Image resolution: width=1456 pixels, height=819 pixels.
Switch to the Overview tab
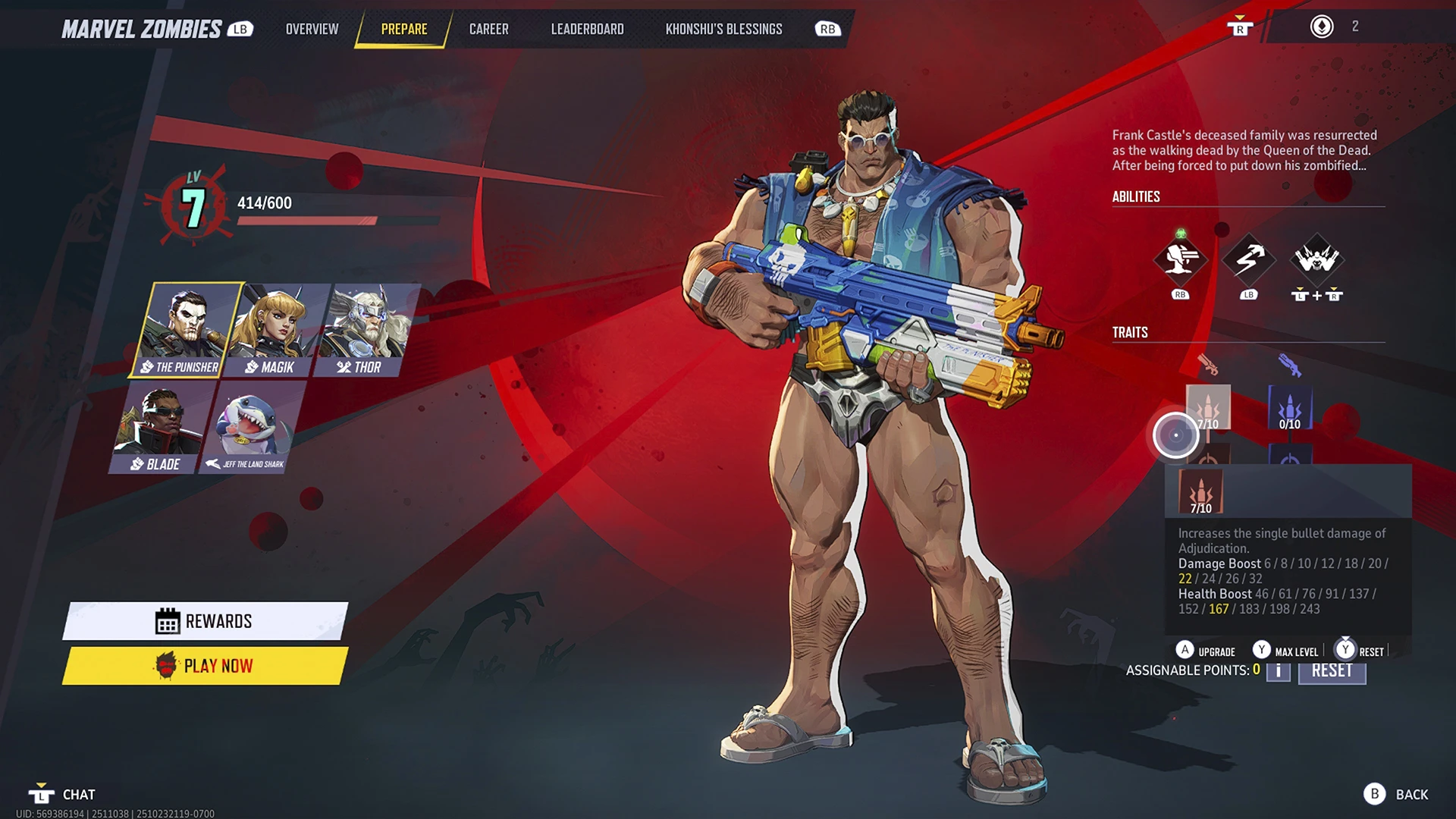(x=312, y=30)
